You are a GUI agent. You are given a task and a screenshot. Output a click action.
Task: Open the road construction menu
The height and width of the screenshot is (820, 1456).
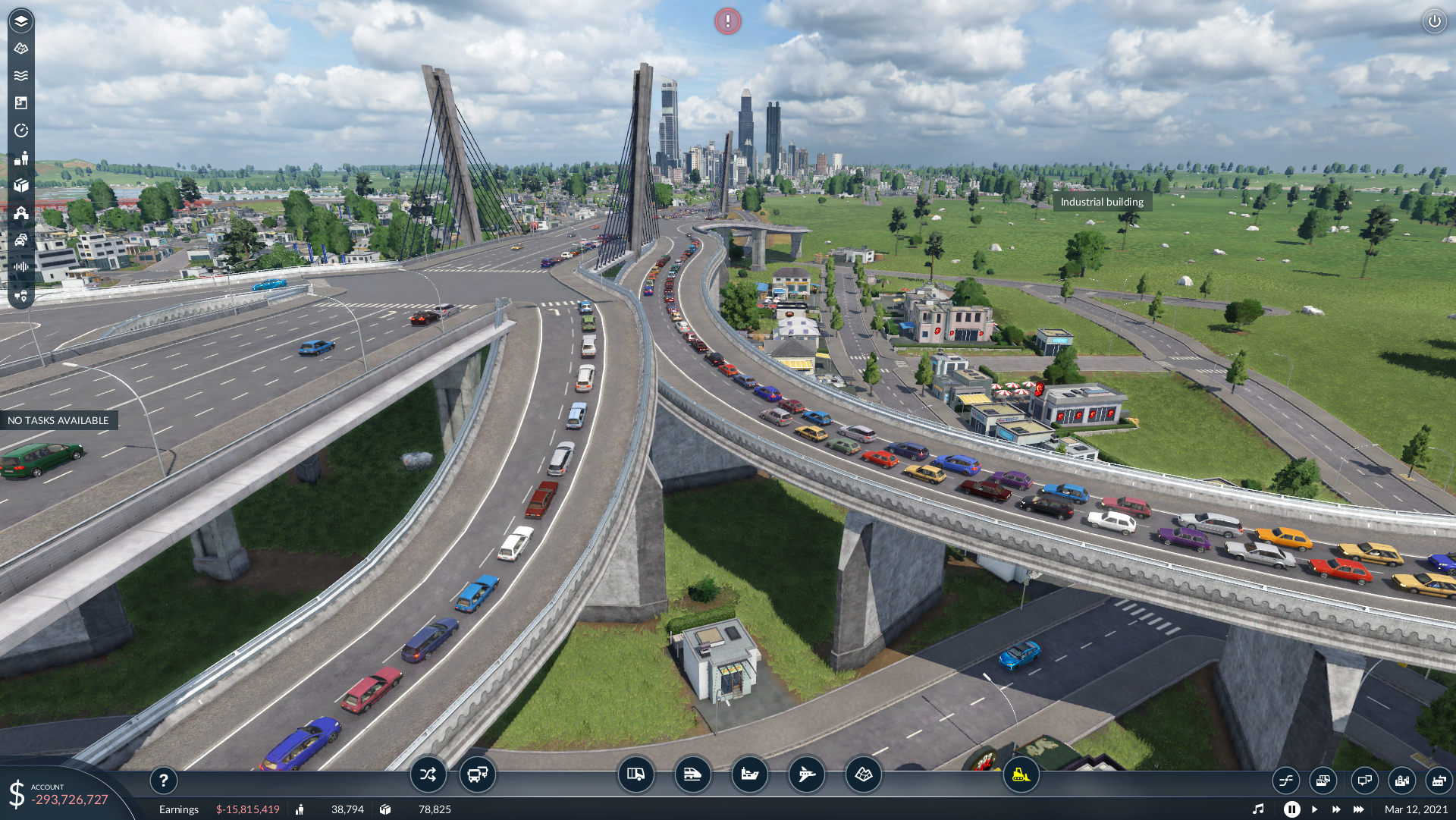635,774
